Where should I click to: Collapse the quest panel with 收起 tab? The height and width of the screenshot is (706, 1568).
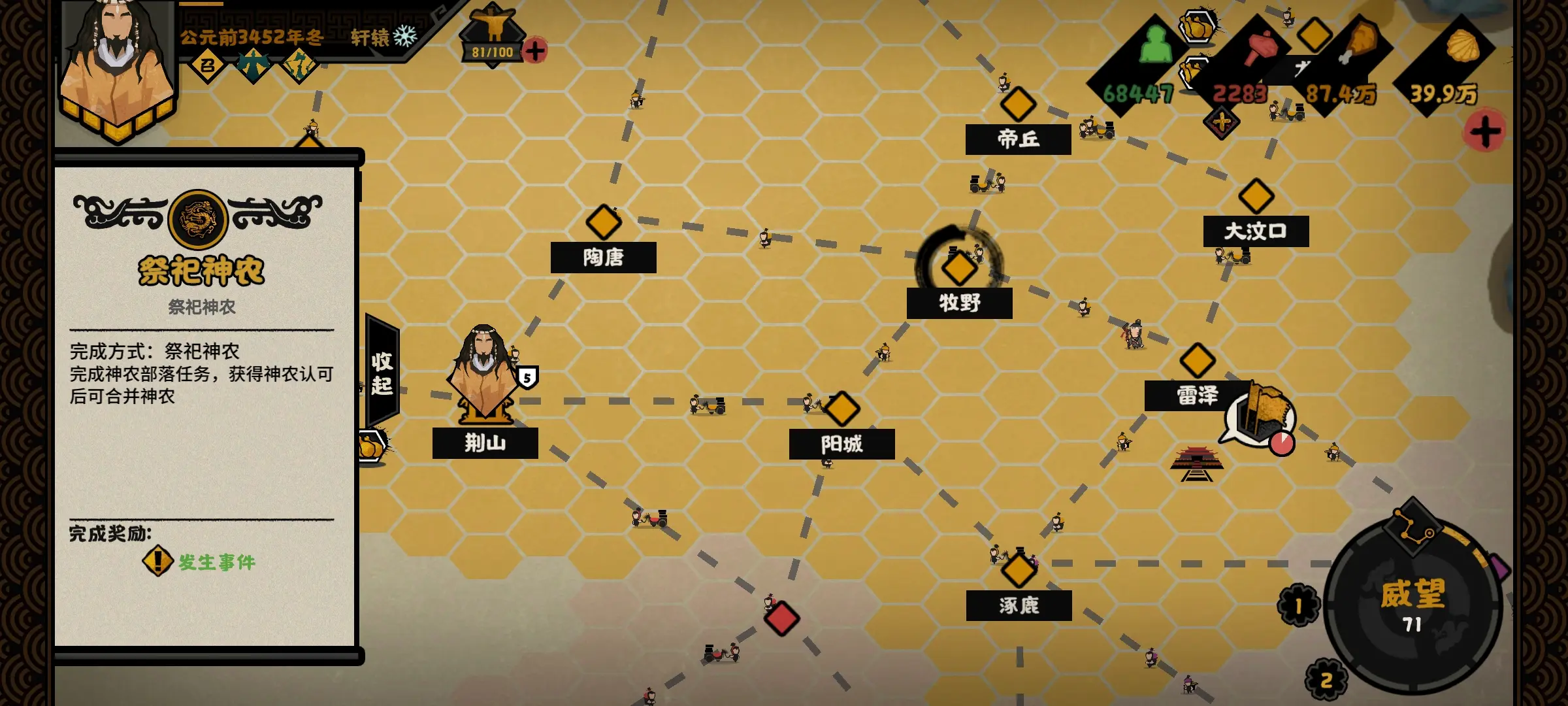(x=382, y=373)
